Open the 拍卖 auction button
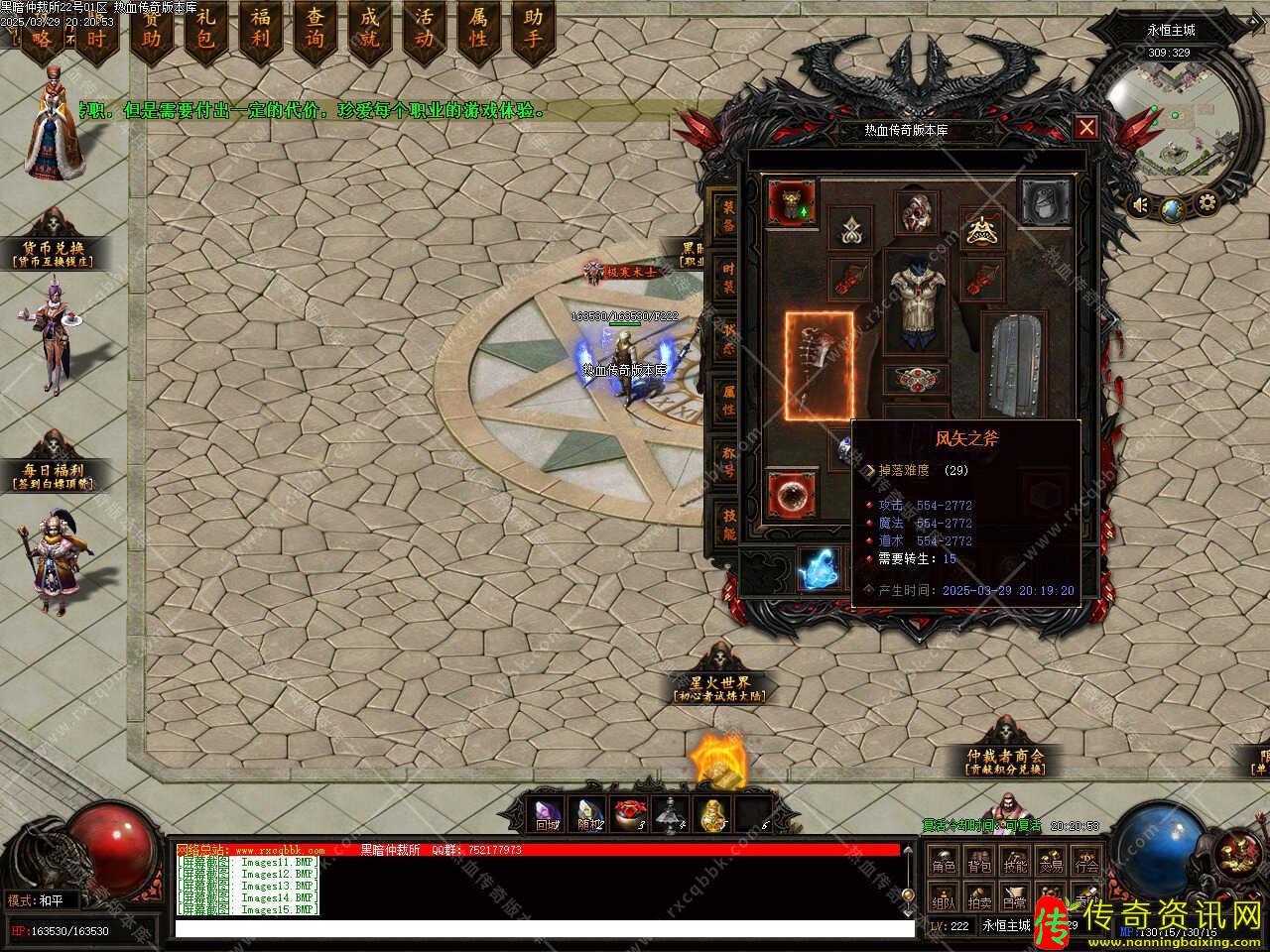Image resolution: width=1270 pixels, height=952 pixels. (979, 902)
